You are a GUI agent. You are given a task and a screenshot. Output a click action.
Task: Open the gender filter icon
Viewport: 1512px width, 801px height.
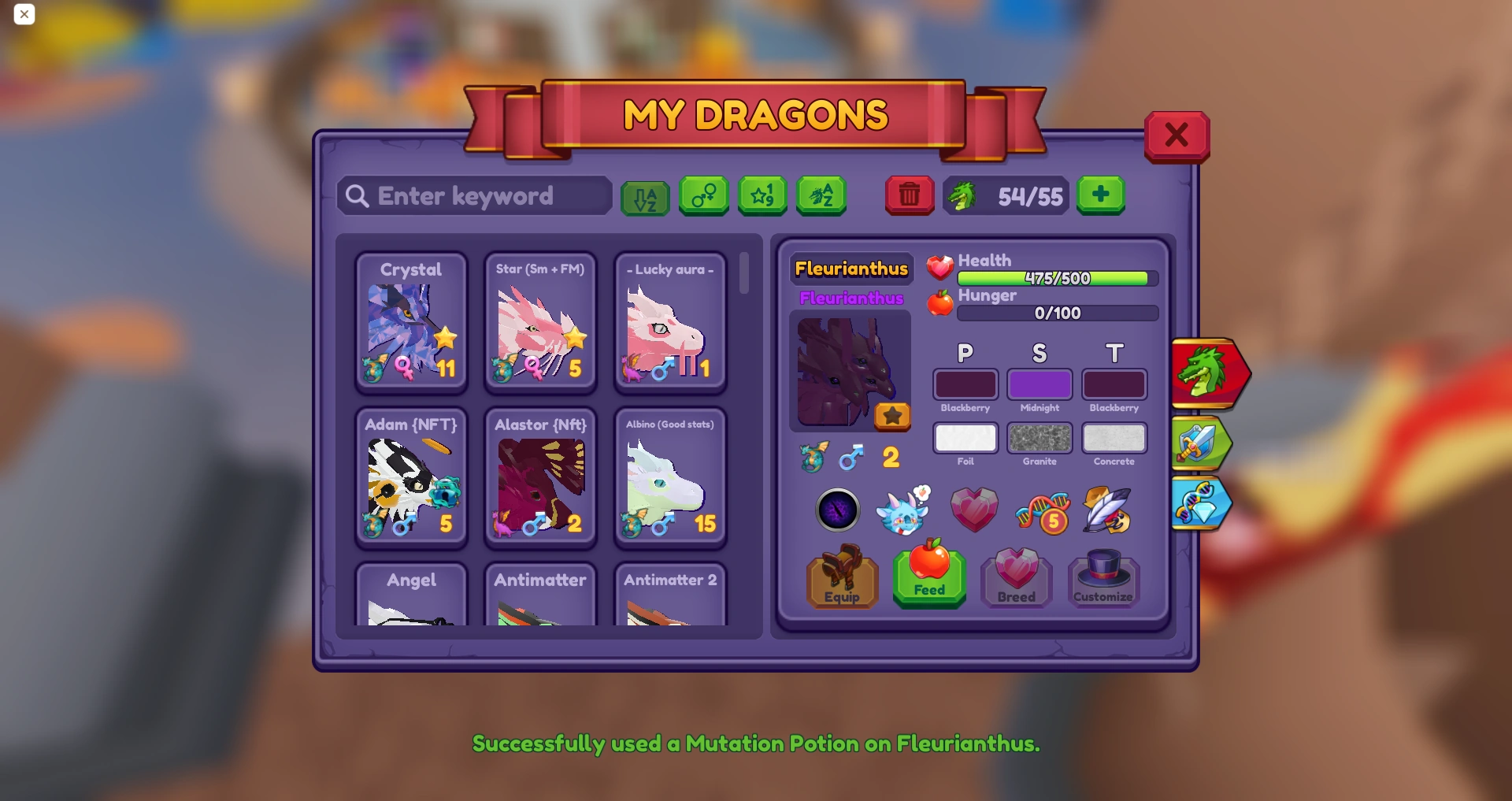pyautogui.click(x=703, y=196)
